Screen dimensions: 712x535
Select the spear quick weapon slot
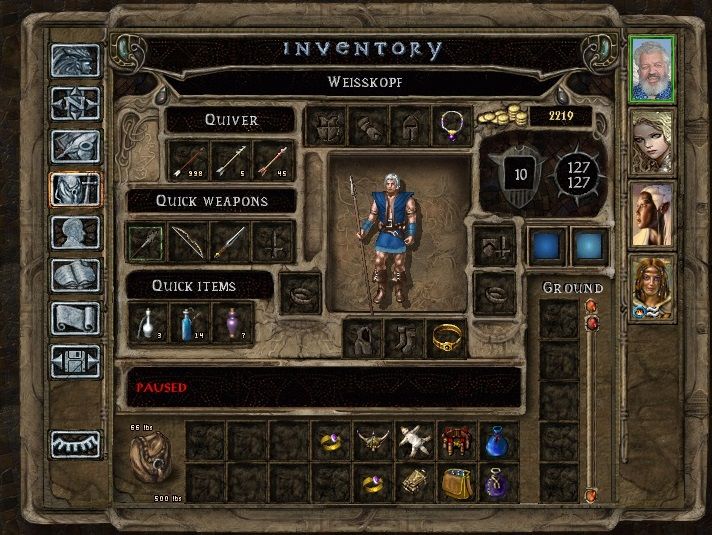(x=145, y=241)
